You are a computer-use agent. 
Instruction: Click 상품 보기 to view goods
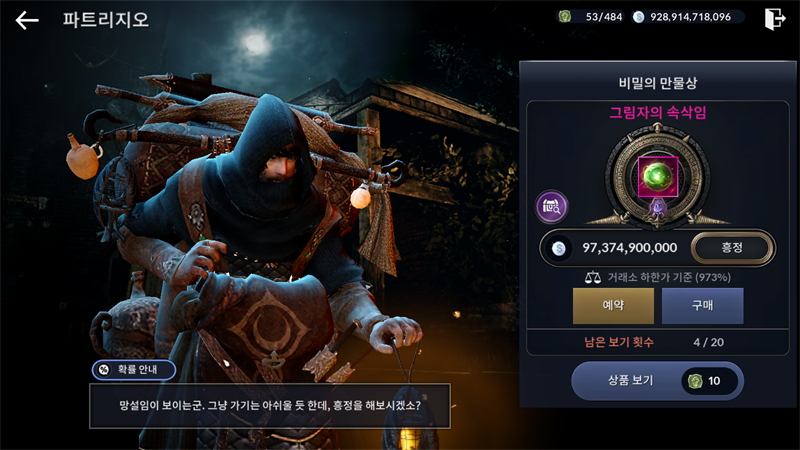657,381
